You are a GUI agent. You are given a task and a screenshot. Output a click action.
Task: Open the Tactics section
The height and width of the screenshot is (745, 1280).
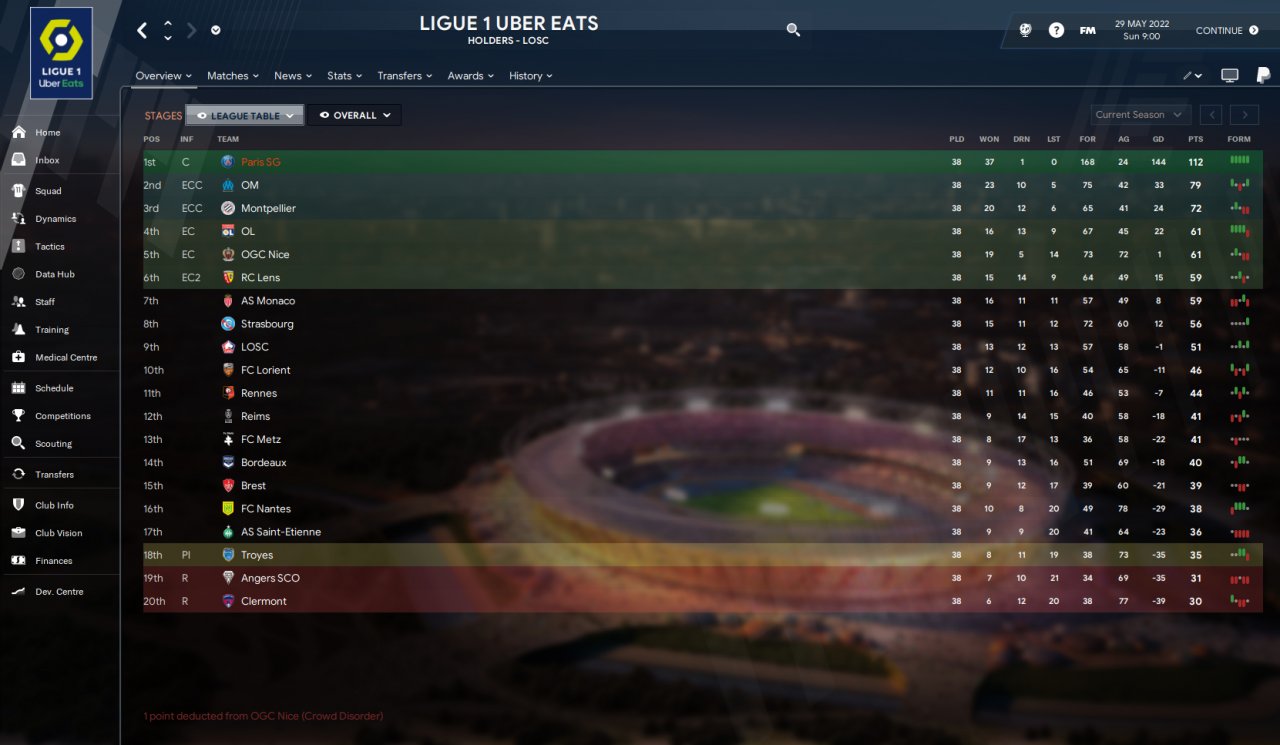(49, 246)
